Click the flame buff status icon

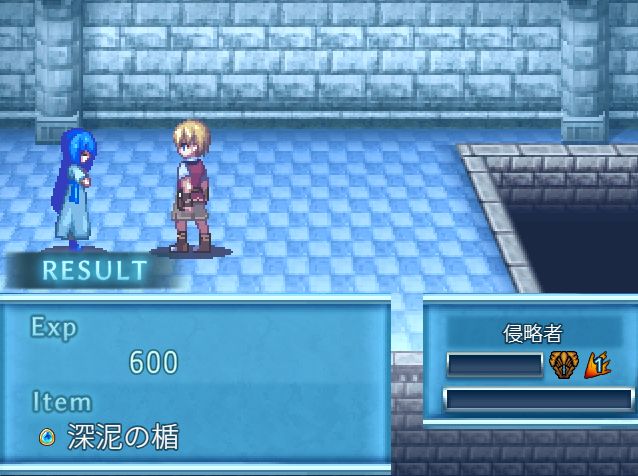[597, 365]
